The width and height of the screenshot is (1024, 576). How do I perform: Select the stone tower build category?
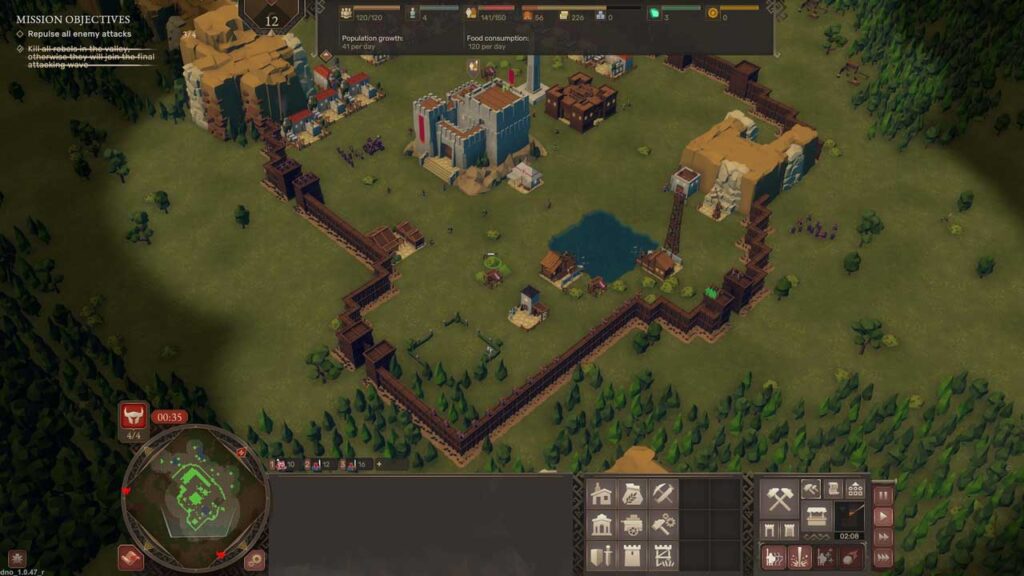click(632, 556)
